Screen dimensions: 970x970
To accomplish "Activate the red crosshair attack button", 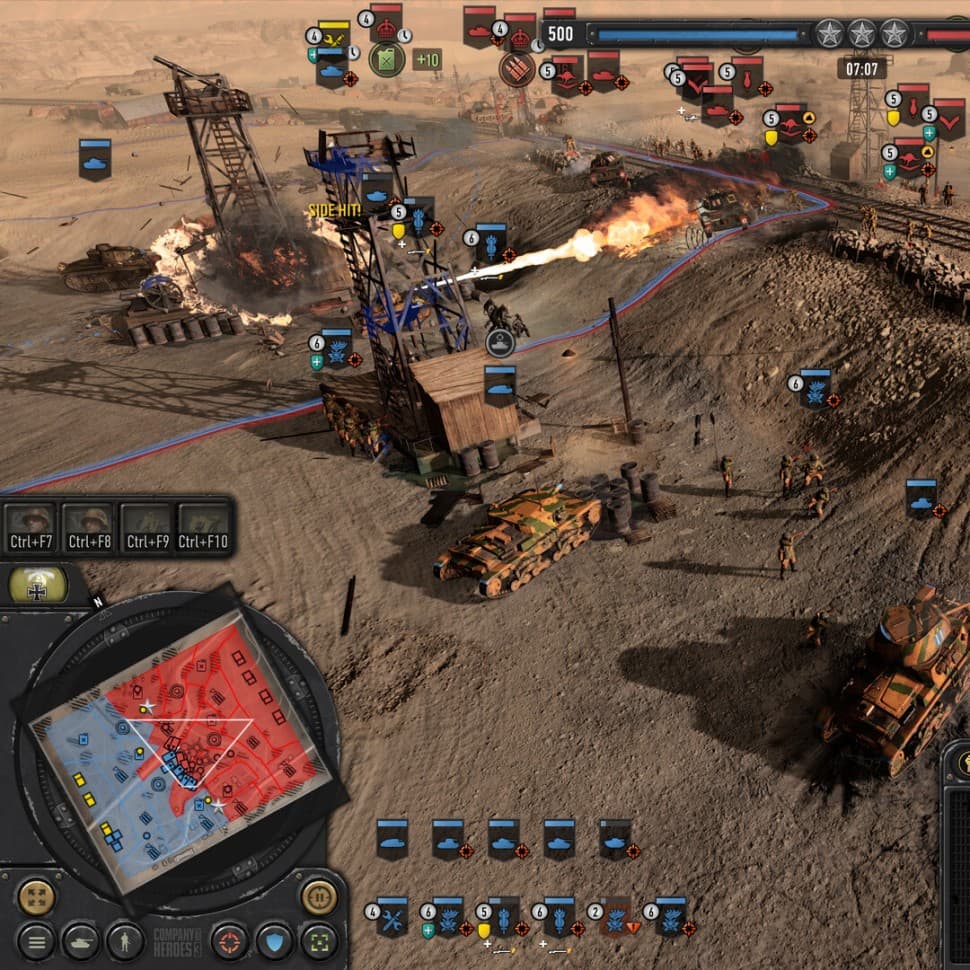I will click(230, 941).
